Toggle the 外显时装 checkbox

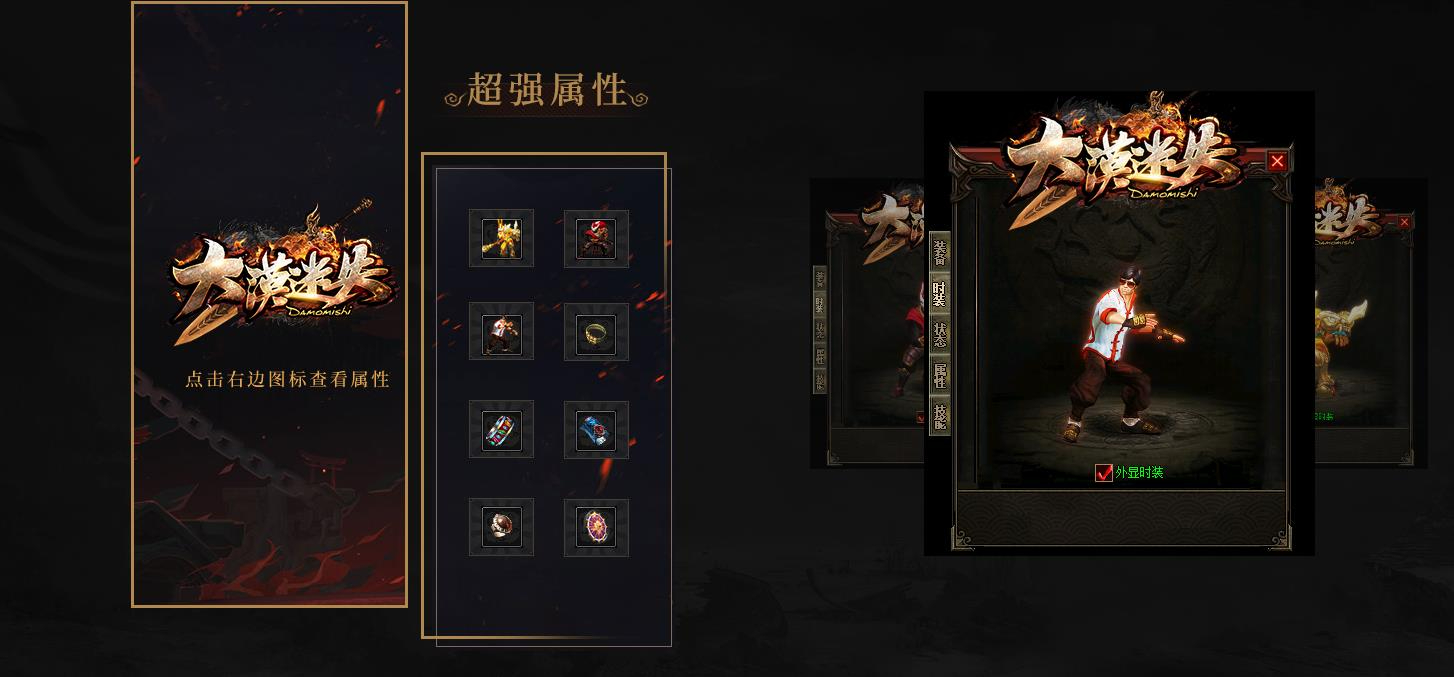pos(1104,473)
